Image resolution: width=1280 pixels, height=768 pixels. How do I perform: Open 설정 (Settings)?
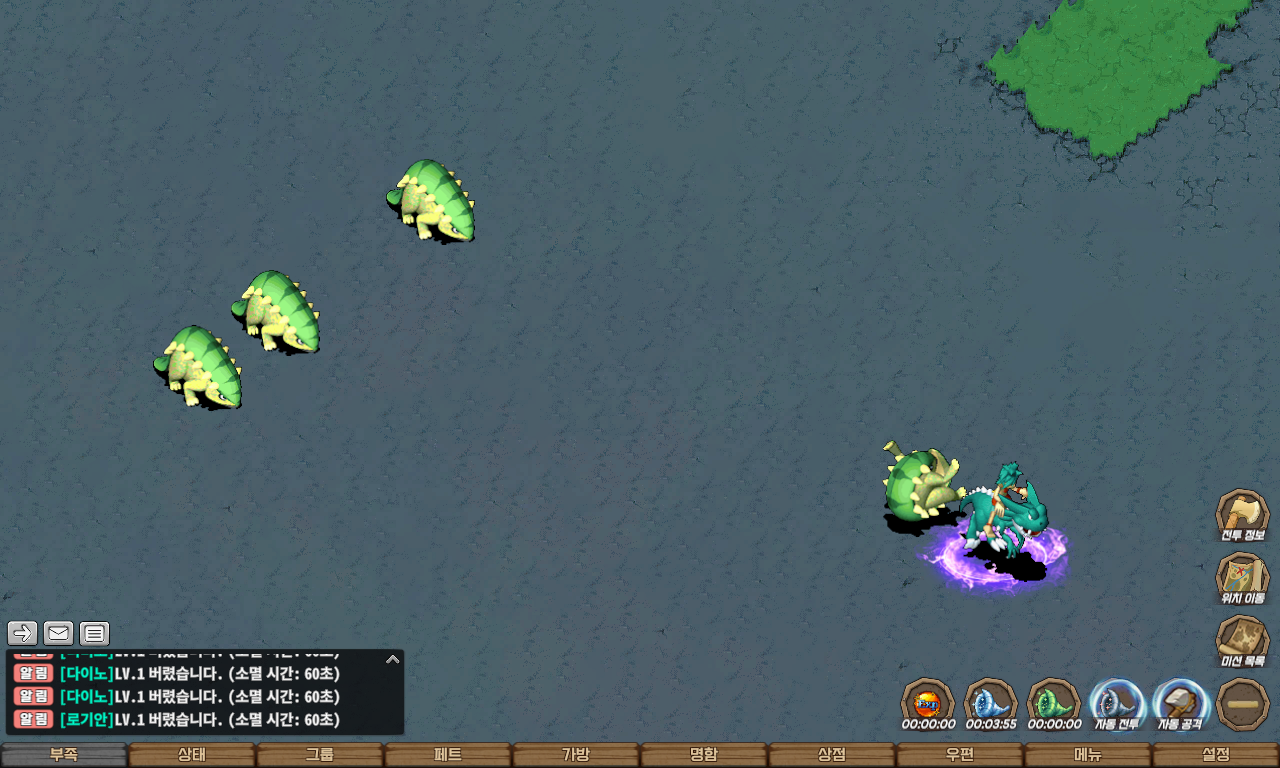[x=1216, y=755]
